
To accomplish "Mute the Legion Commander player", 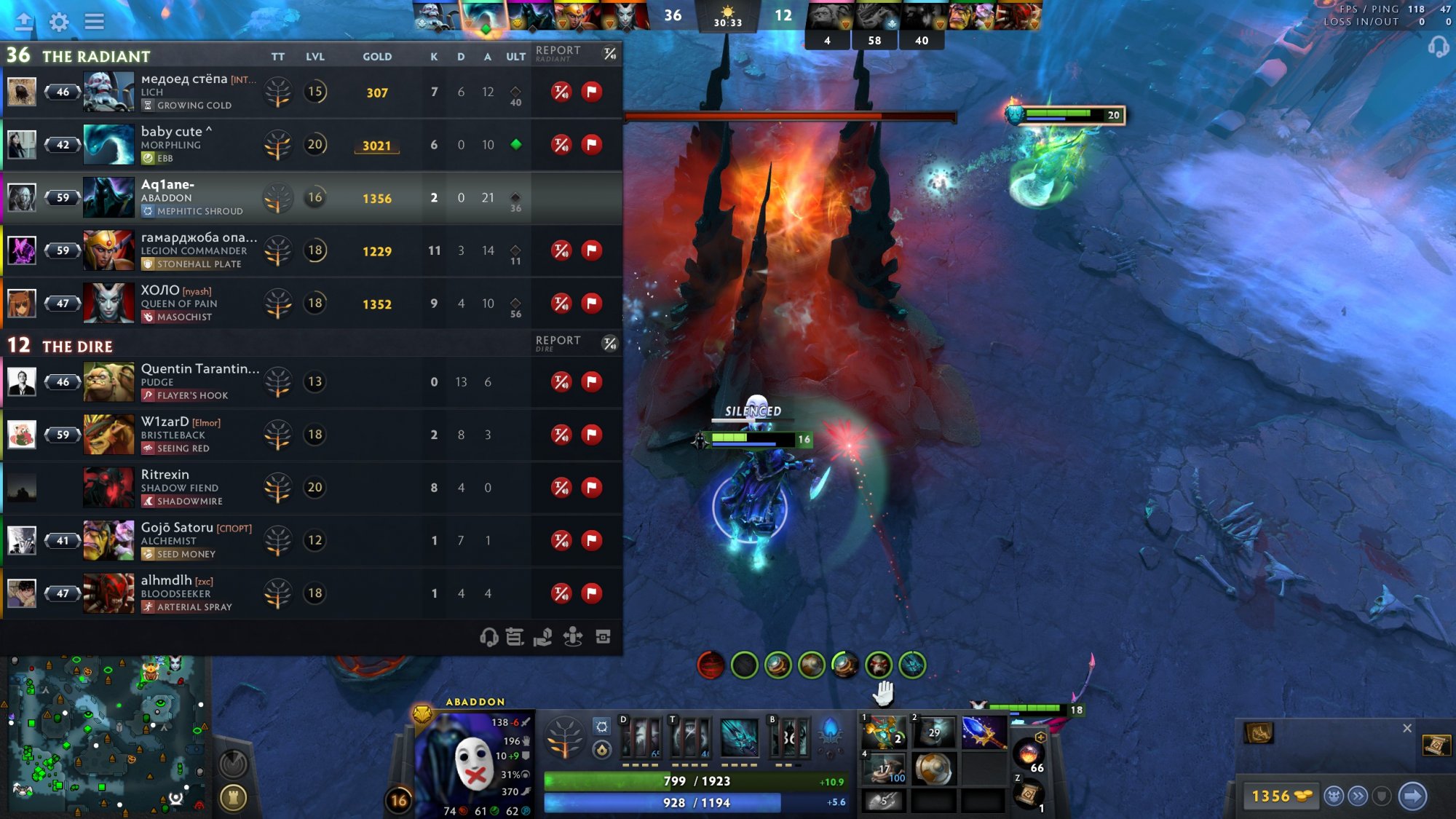I will [x=561, y=250].
